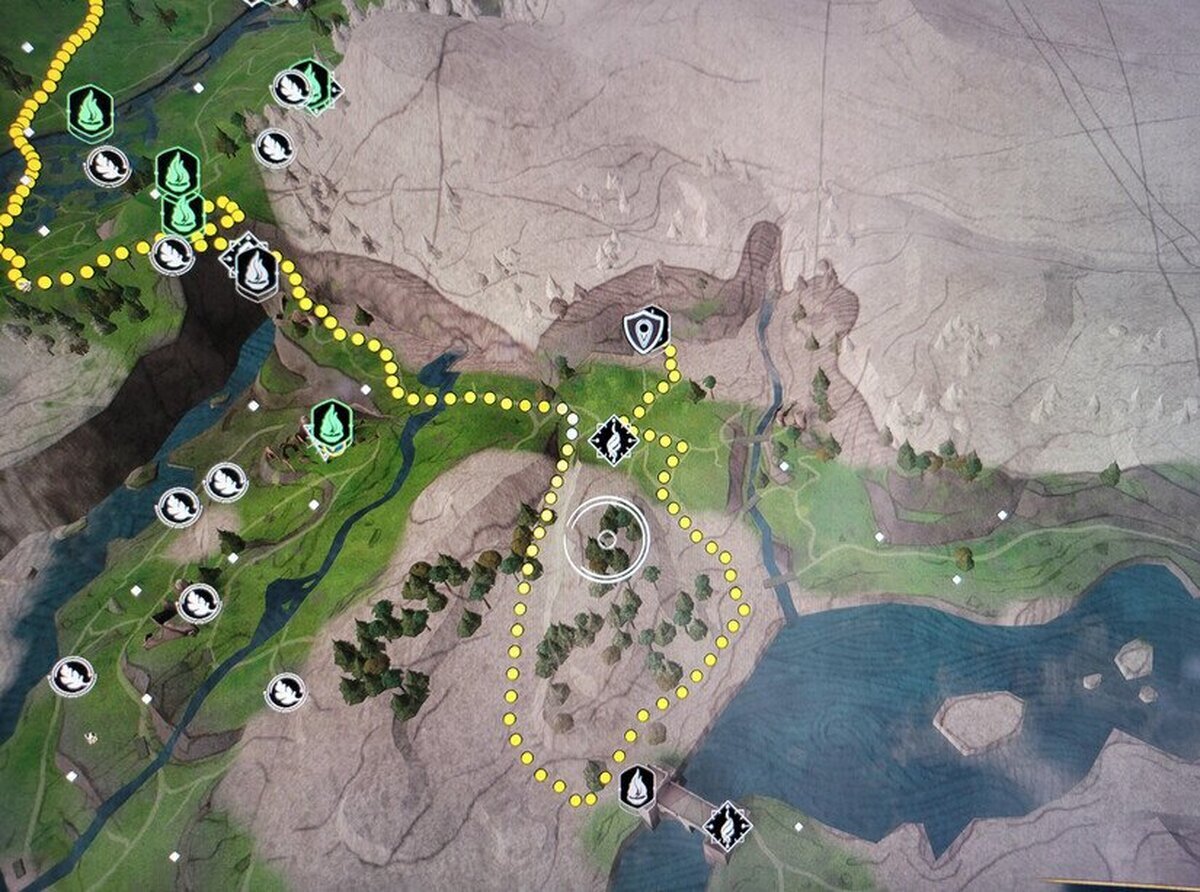Select the shield-shaped location pin marker
The width and height of the screenshot is (1200, 892).
(644, 330)
